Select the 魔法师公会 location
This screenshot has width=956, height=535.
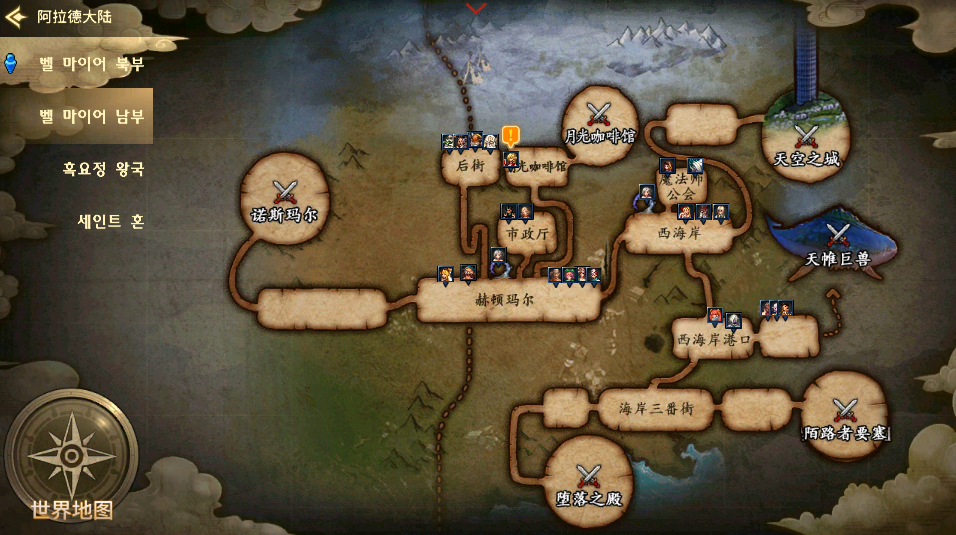coord(681,185)
